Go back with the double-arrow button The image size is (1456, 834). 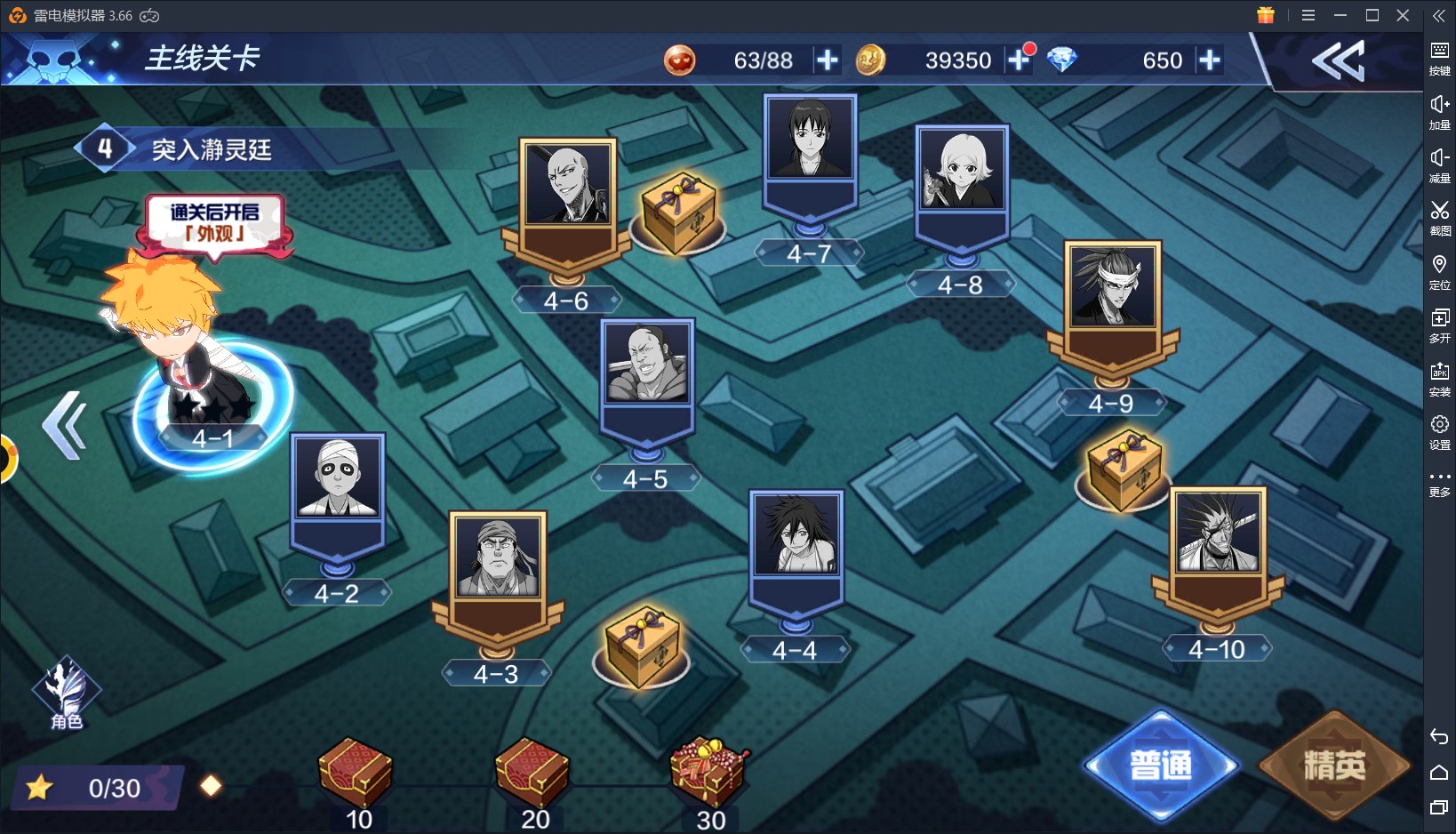(x=1338, y=61)
